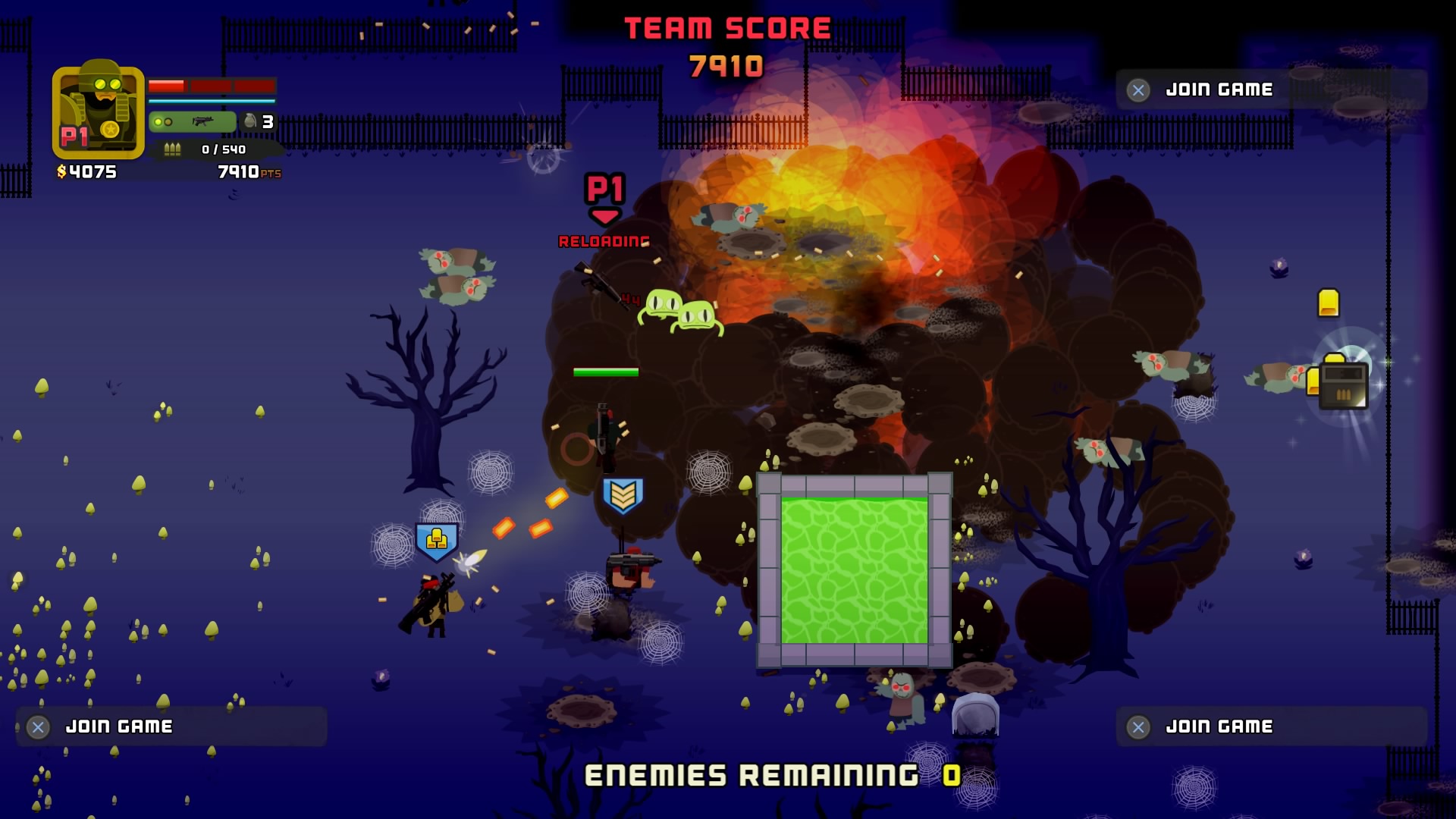Click the Reloading label under the P1 marker
The image size is (1456, 819).
(x=603, y=243)
